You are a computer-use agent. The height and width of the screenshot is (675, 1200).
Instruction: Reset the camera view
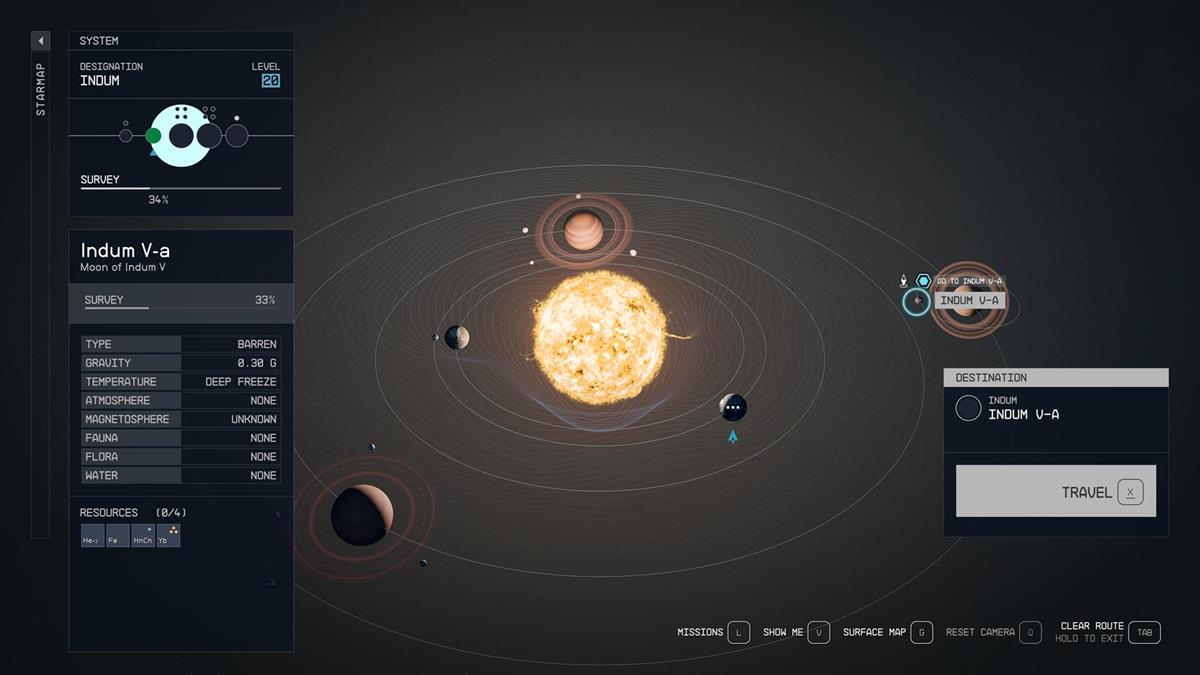1030,632
